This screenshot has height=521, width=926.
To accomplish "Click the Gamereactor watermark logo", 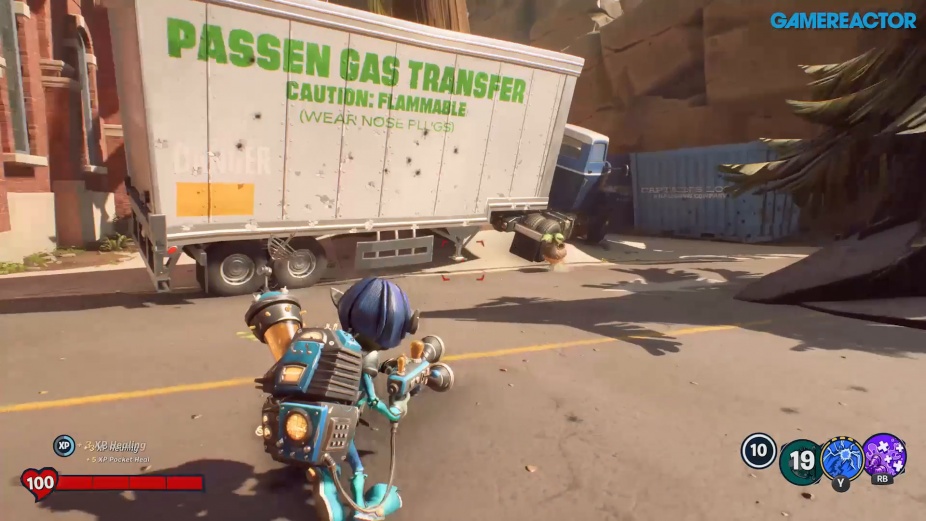I will (843, 20).
